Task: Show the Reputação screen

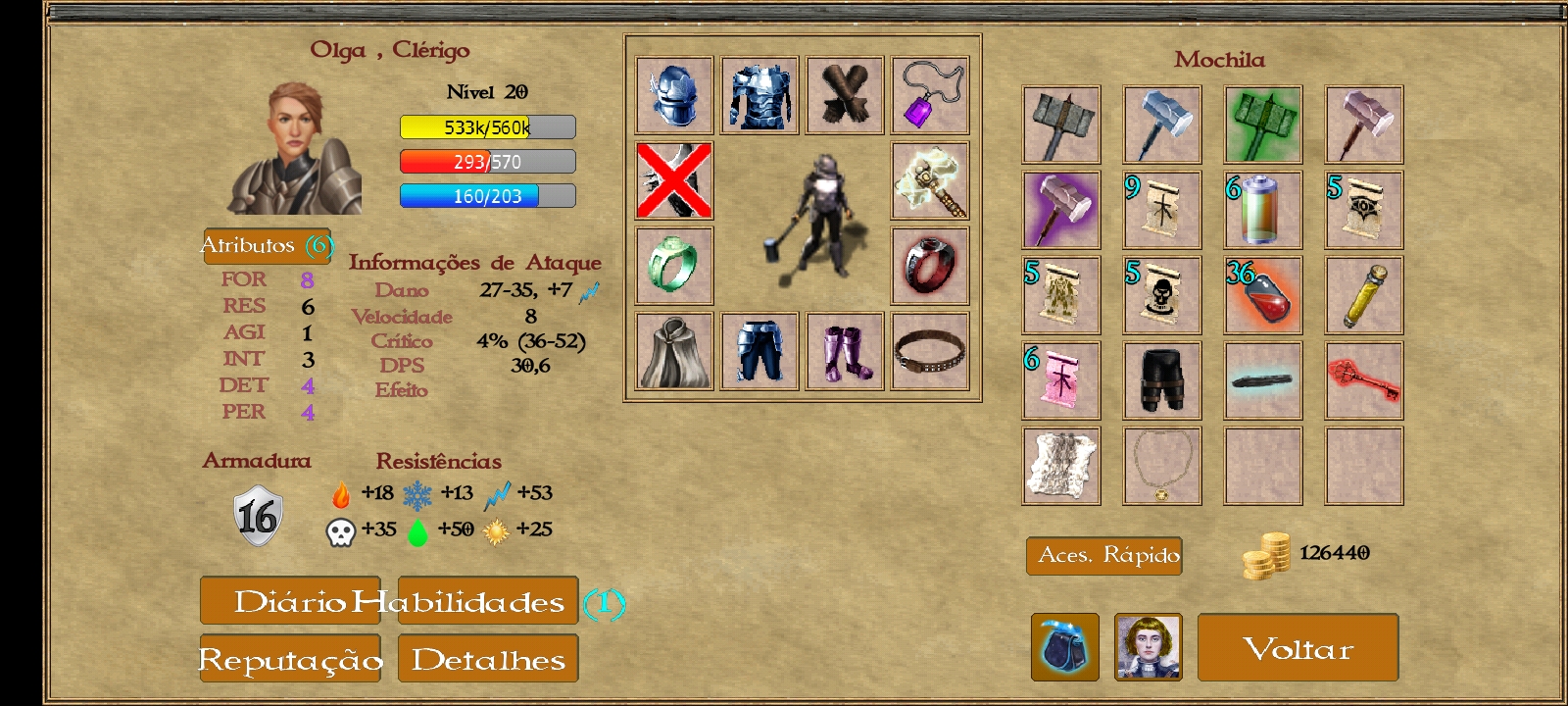Action: (x=290, y=659)
